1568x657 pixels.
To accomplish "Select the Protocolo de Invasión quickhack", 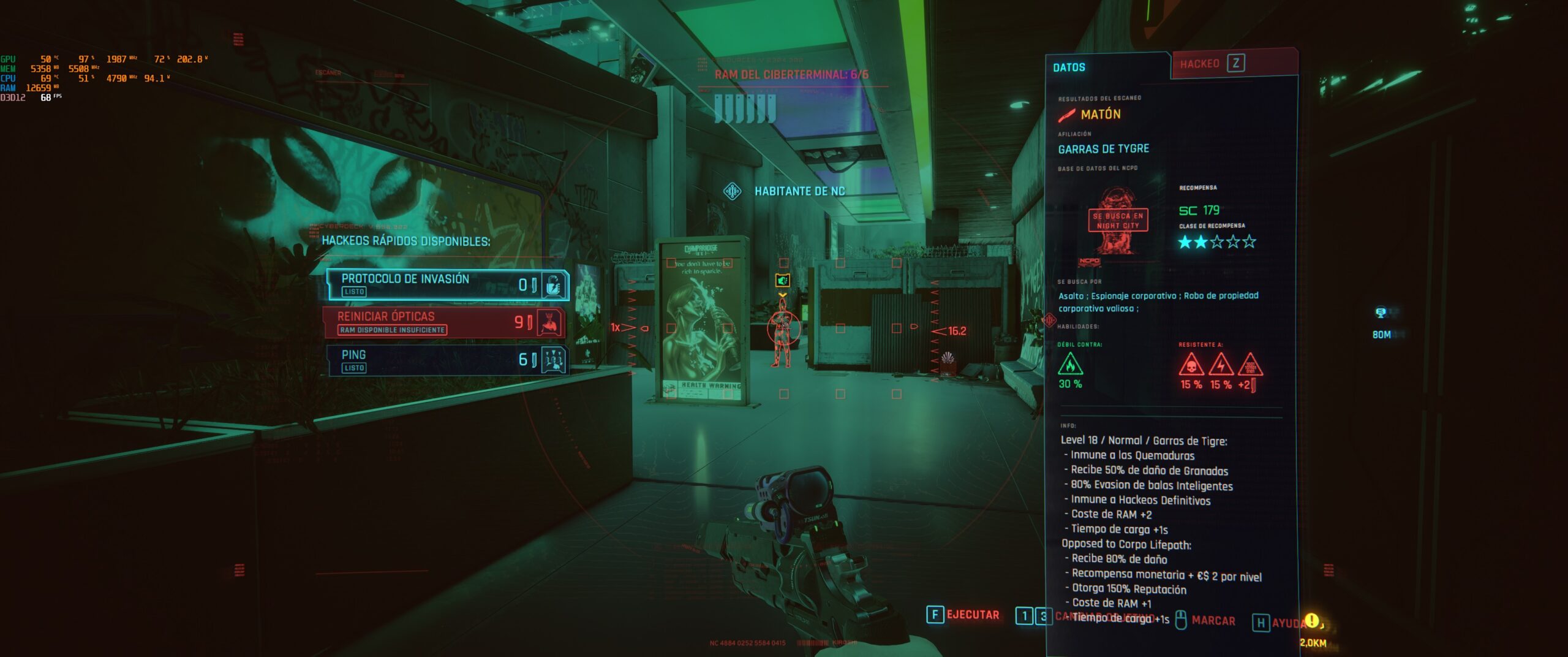I will (447, 284).
